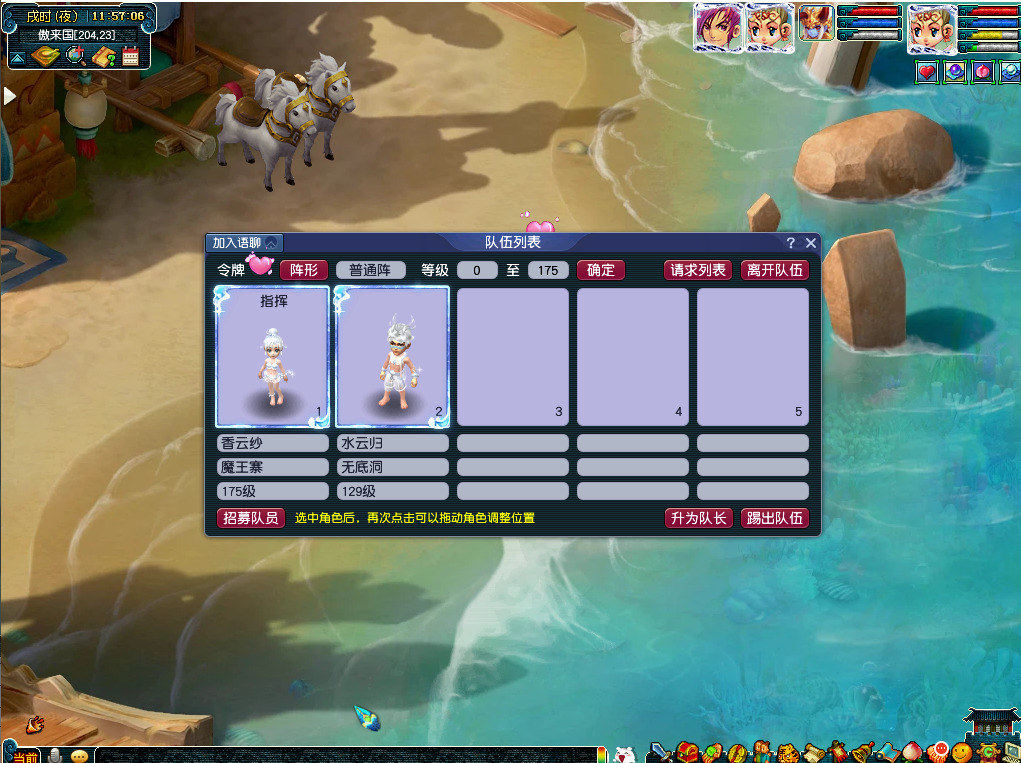Open the 请求列表 request list

pos(698,270)
